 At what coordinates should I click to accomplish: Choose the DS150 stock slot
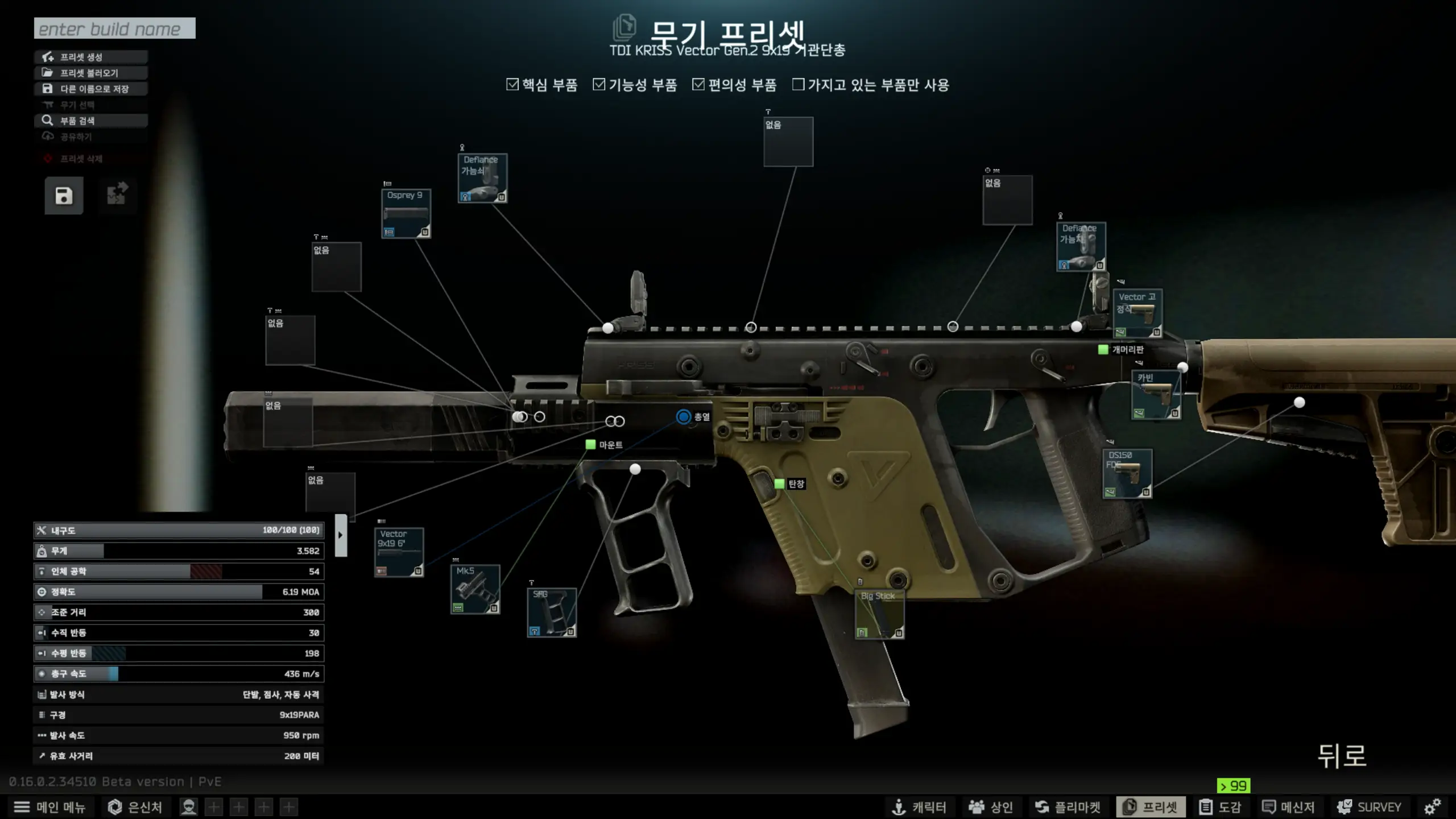[1127, 474]
